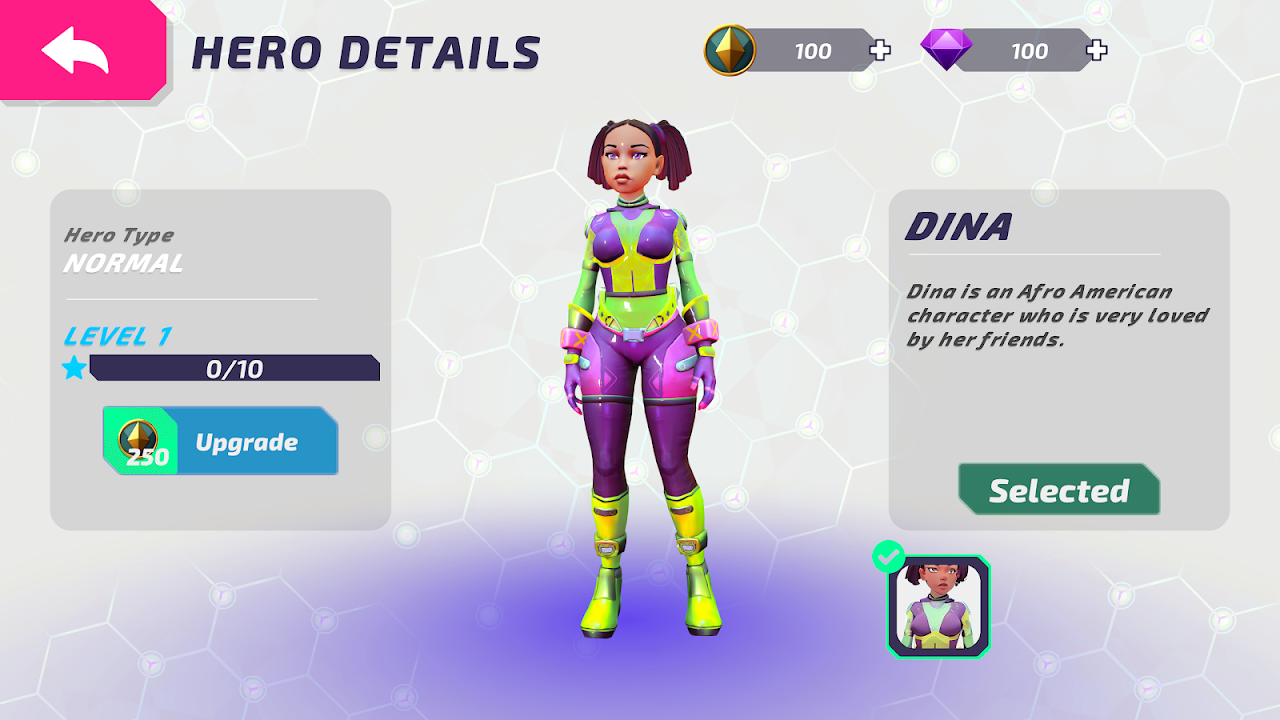Click the green Selected button
1280x720 pixels.
tap(1059, 490)
